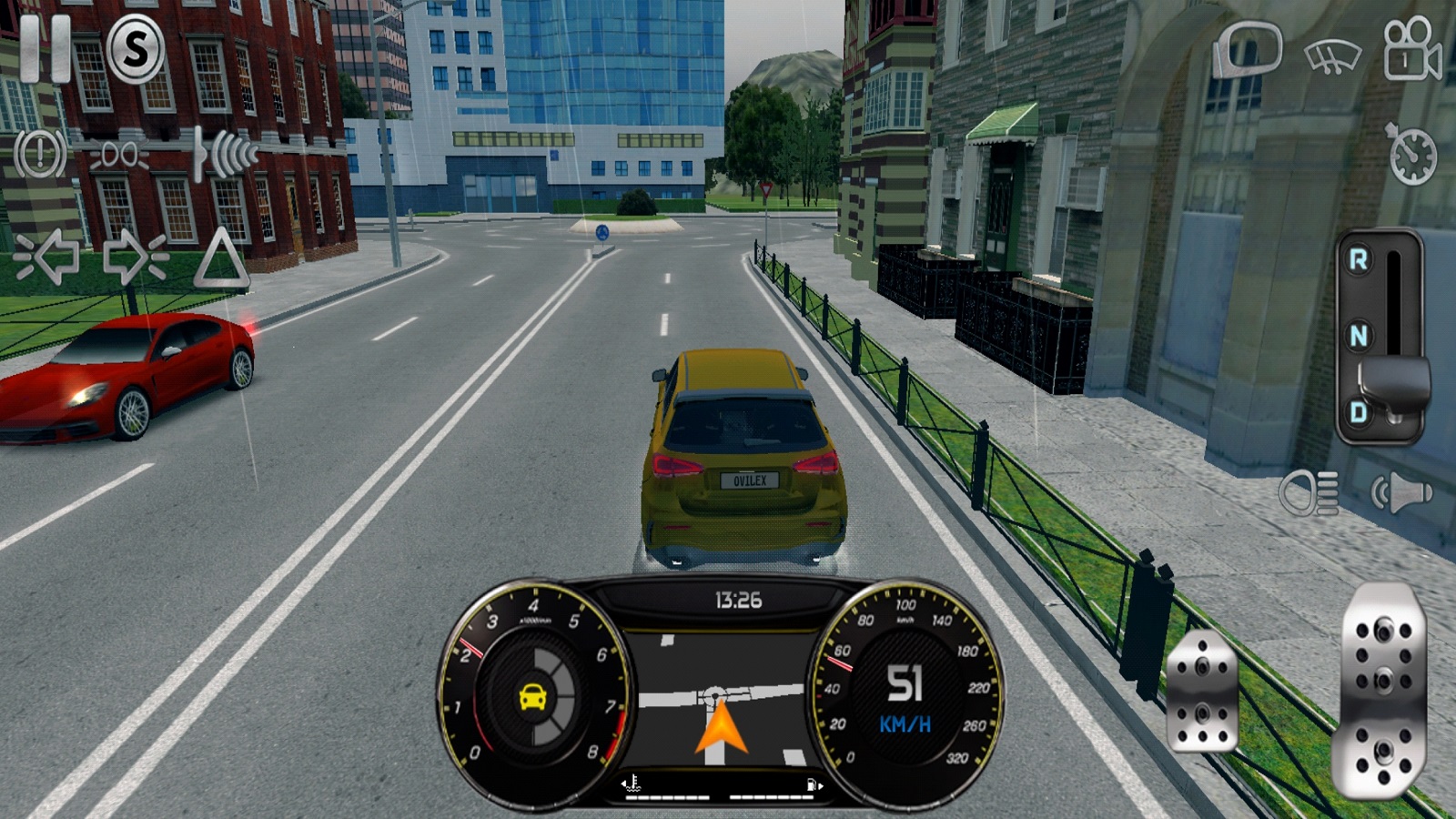Tap the brake pedal
Image resolution: width=1456 pixels, height=819 pixels.
click(x=1202, y=693)
